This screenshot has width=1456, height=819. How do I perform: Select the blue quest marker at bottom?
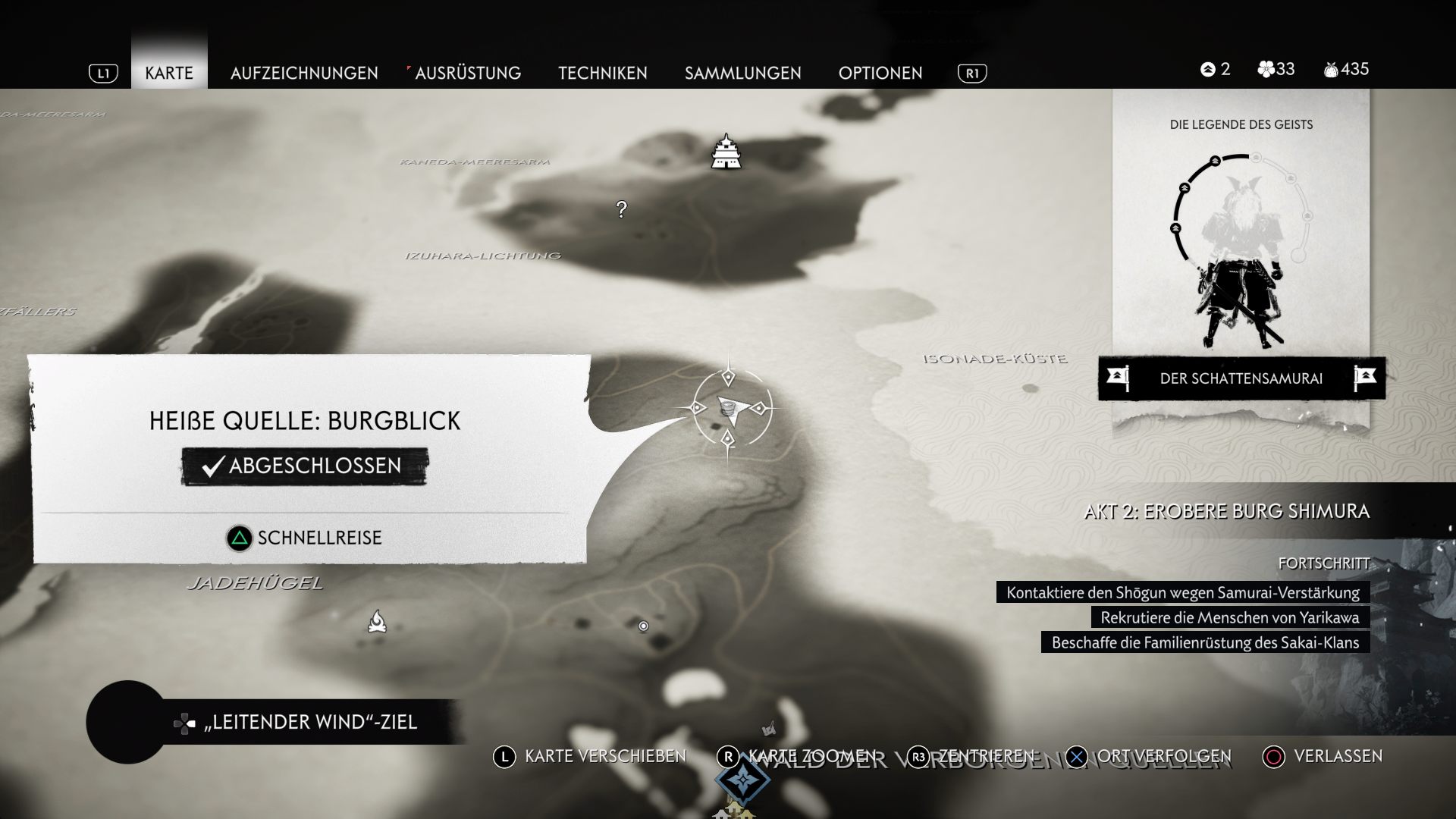(743, 783)
